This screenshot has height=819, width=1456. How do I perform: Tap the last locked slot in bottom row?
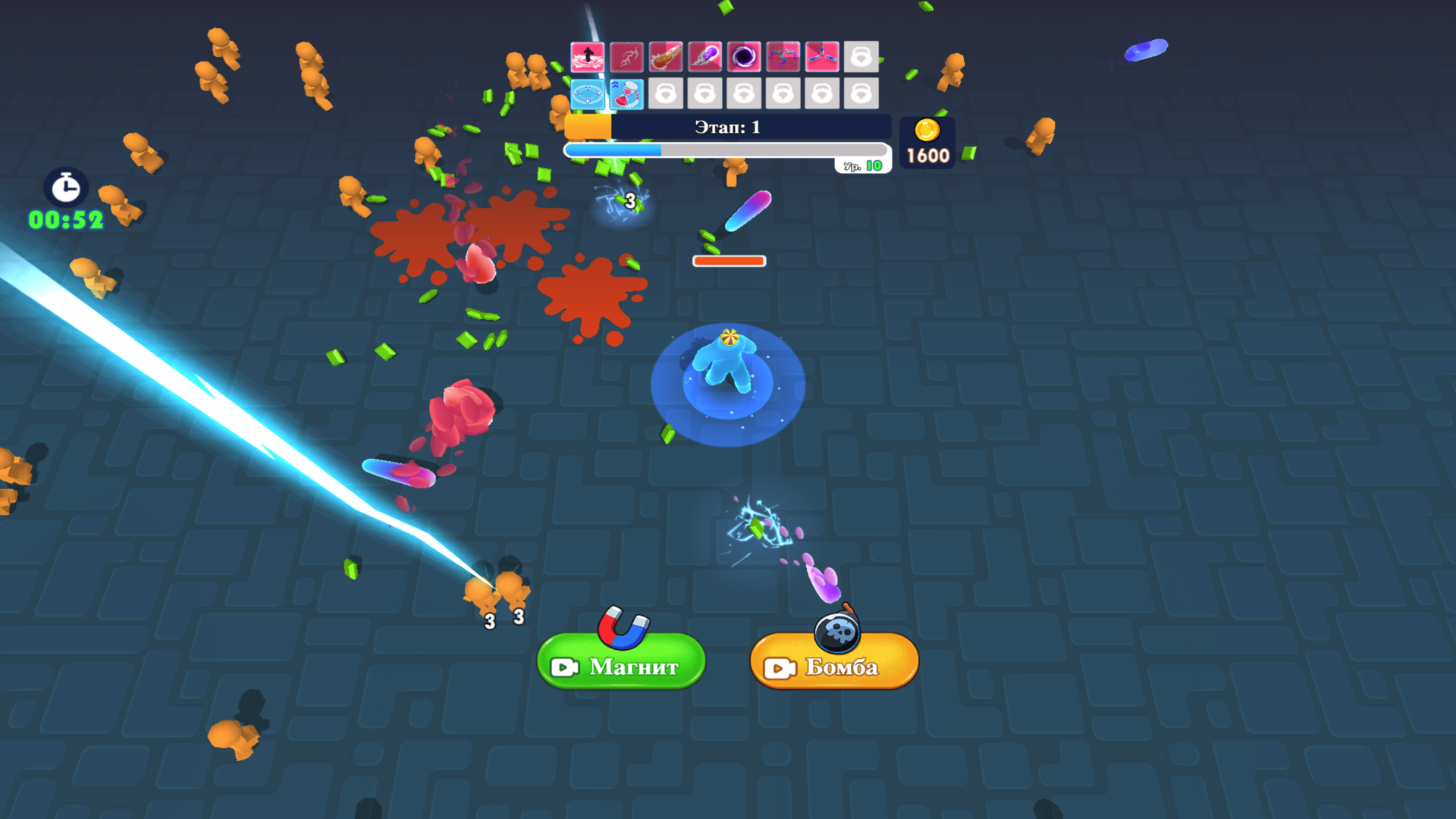tap(861, 93)
